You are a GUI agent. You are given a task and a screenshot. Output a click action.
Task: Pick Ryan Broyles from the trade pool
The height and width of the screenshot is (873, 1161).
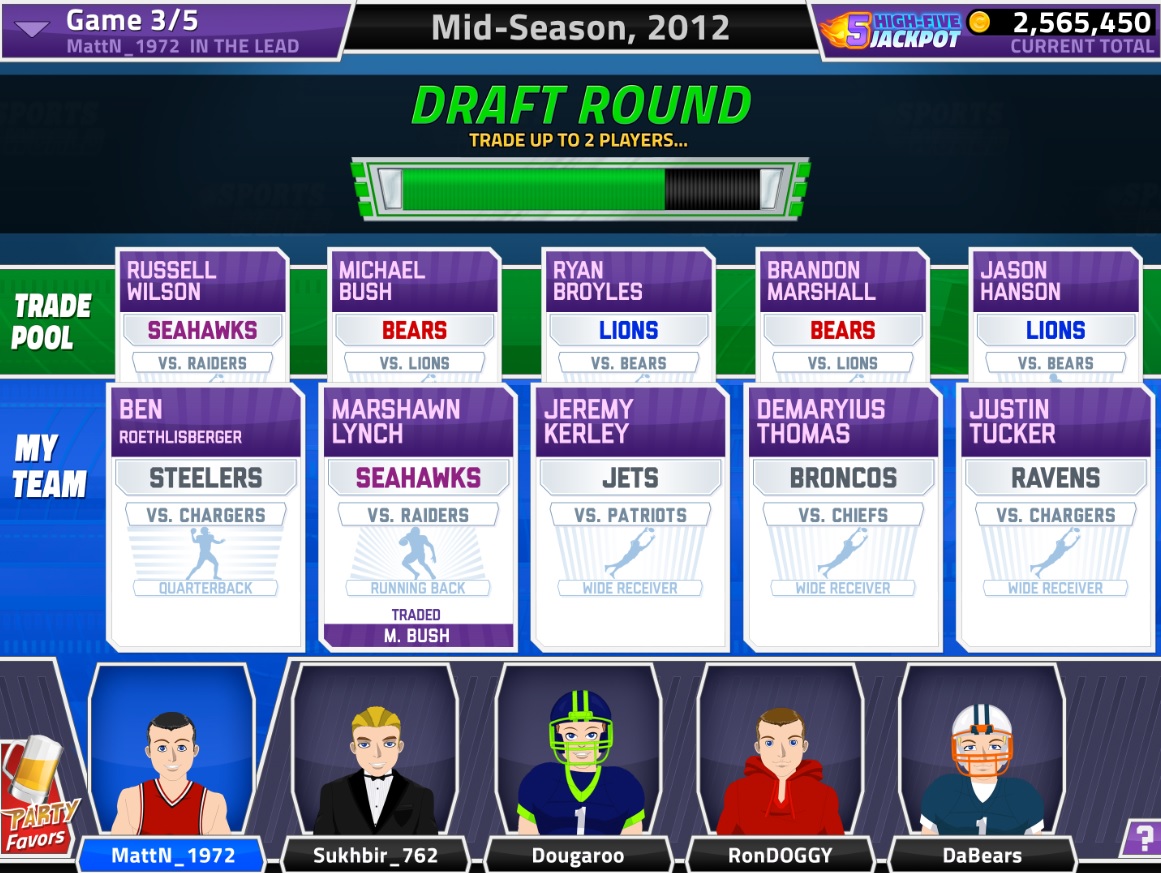629,314
